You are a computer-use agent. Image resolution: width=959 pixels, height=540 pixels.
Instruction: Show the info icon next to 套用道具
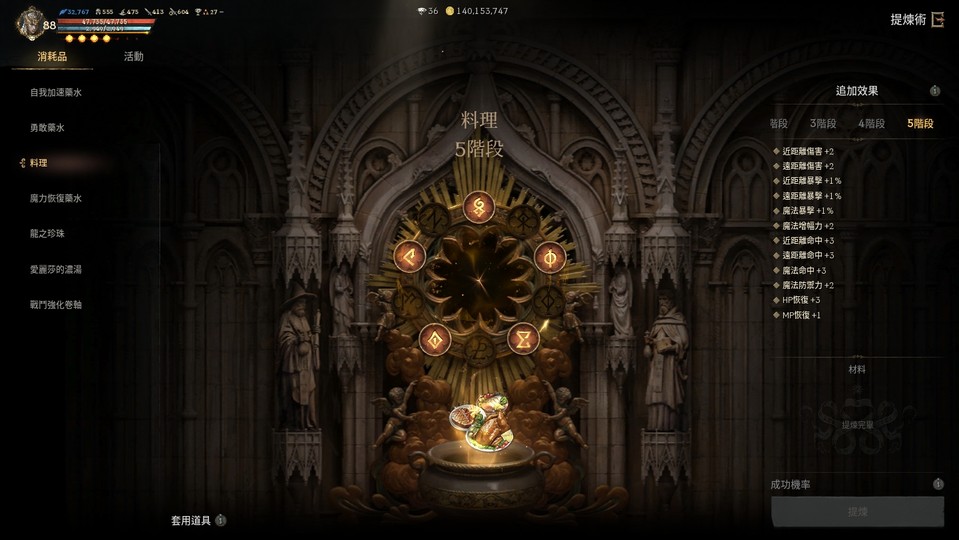click(221, 520)
